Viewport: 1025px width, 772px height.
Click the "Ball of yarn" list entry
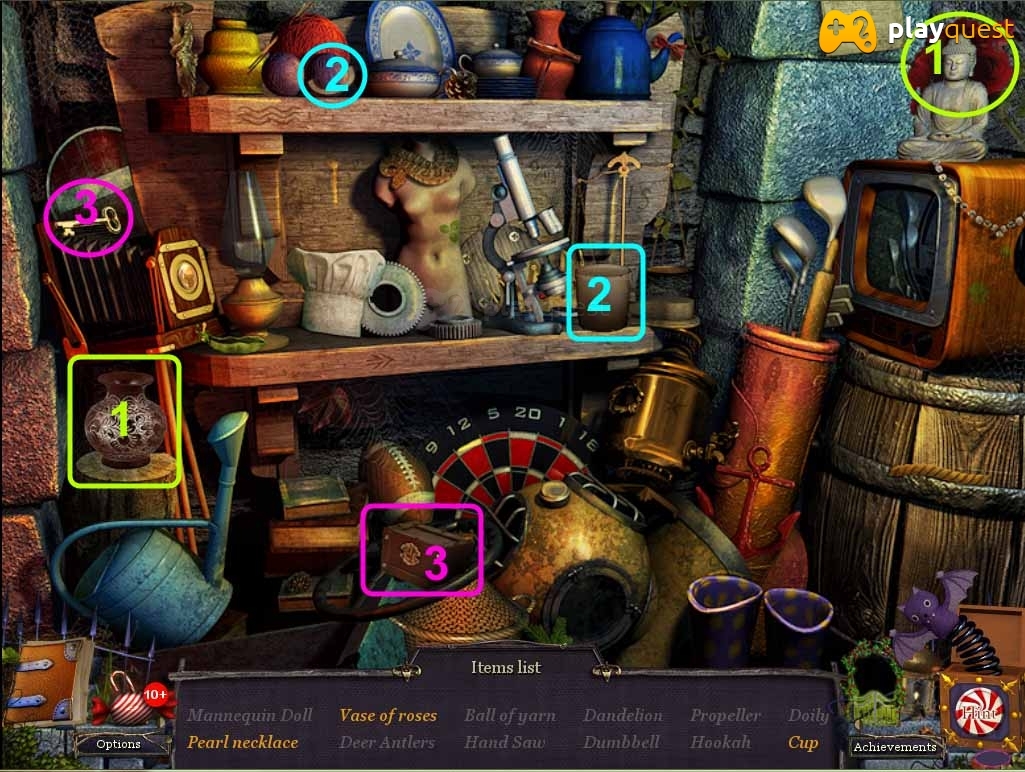(509, 715)
